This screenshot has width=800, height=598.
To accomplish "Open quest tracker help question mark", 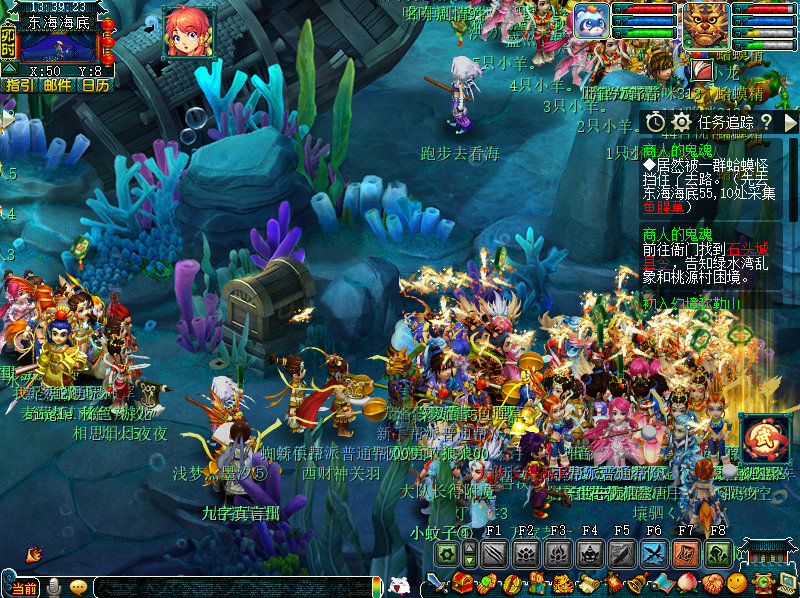I will pos(765,122).
